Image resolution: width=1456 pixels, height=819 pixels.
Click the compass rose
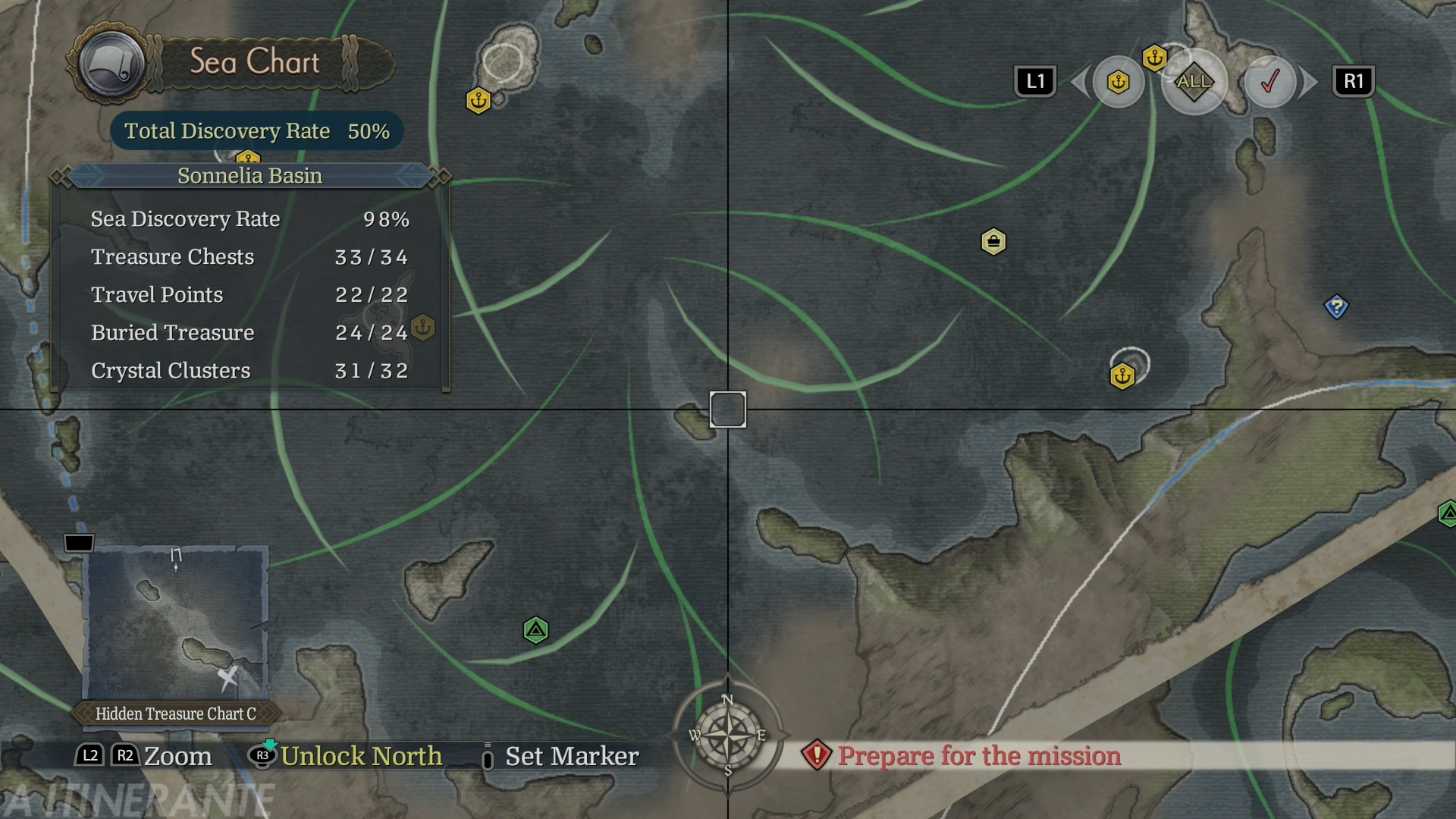pos(727,735)
